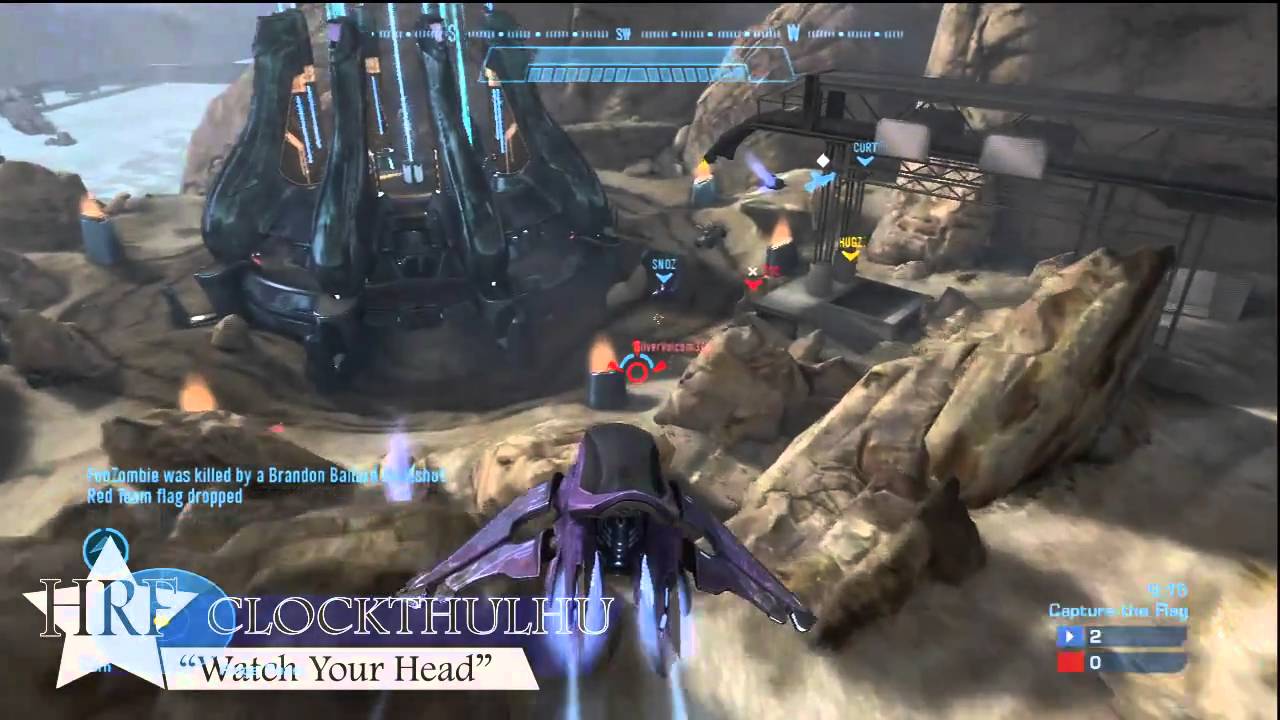Viewport: 1280px width, 720px height.
Task: Click the red team score square
Action: click(1071, 662)
